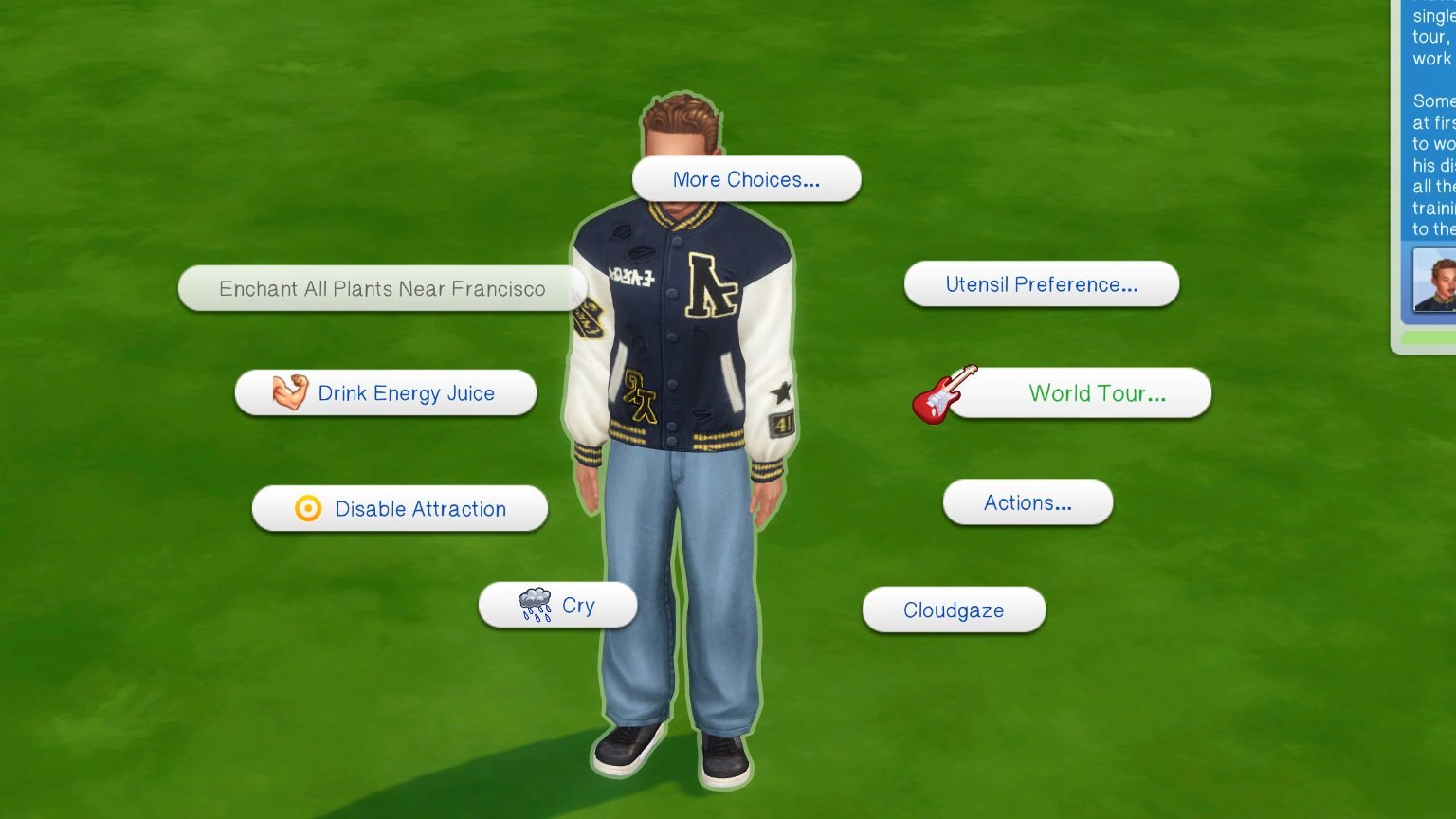Choose the Cloudgaze interaction

click(954, 610)
